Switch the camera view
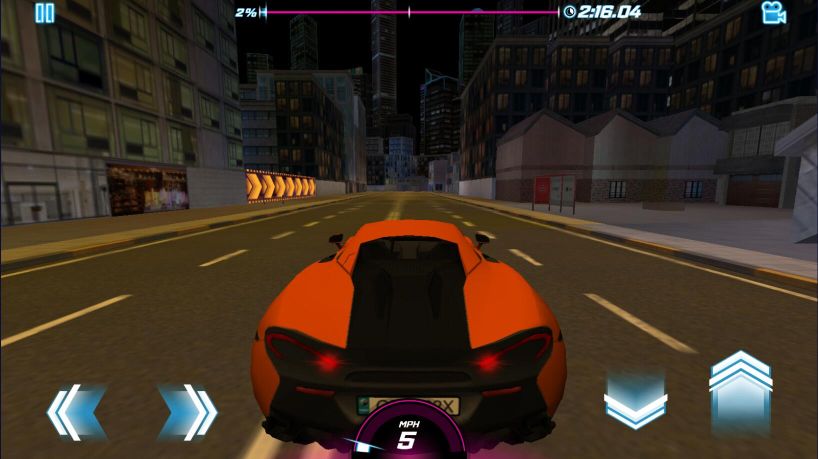Viewport: 818px width, 459px height. [x=773, y=13]
